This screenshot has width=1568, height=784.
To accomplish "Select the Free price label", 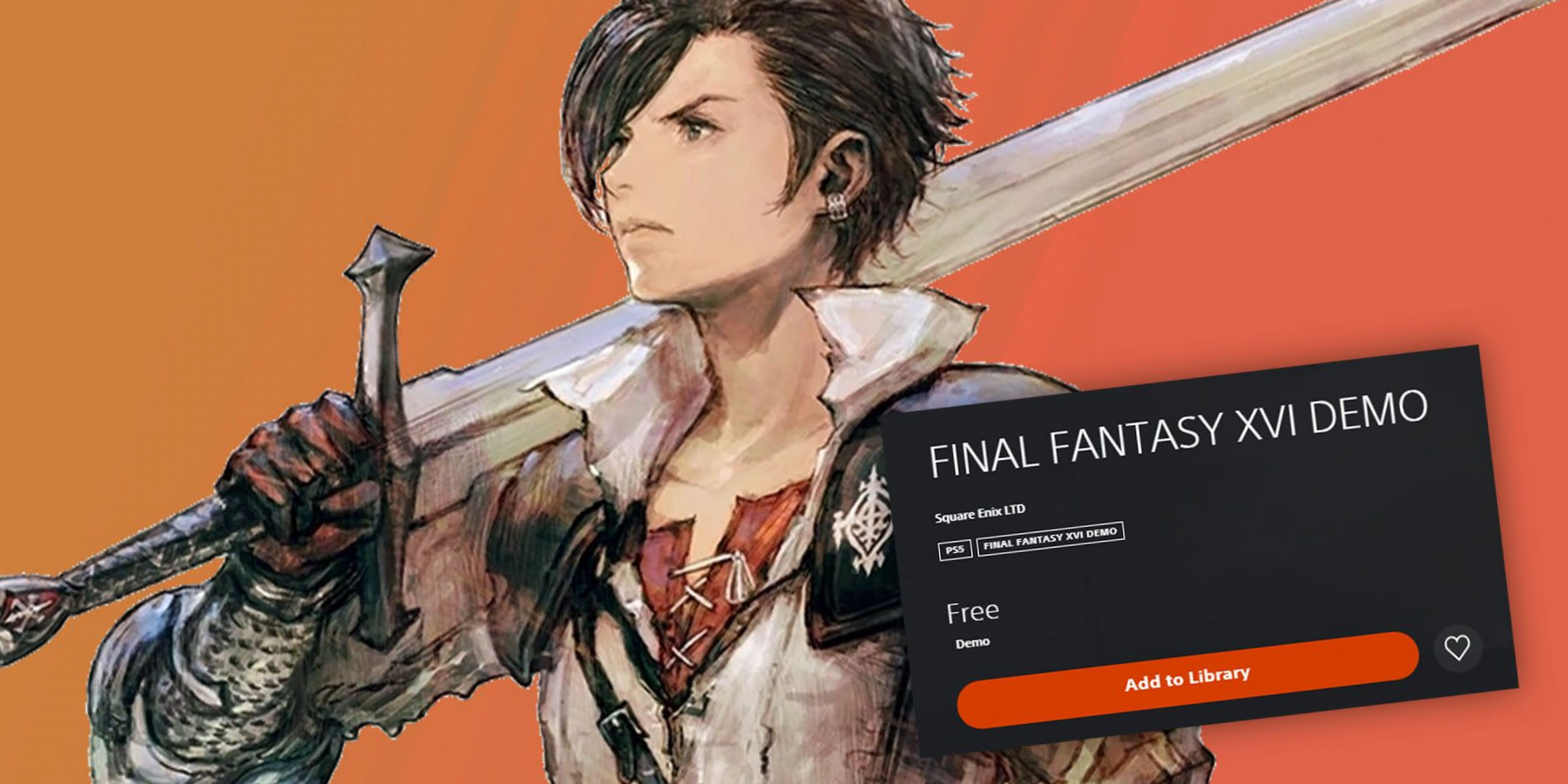I will point(973,611).
